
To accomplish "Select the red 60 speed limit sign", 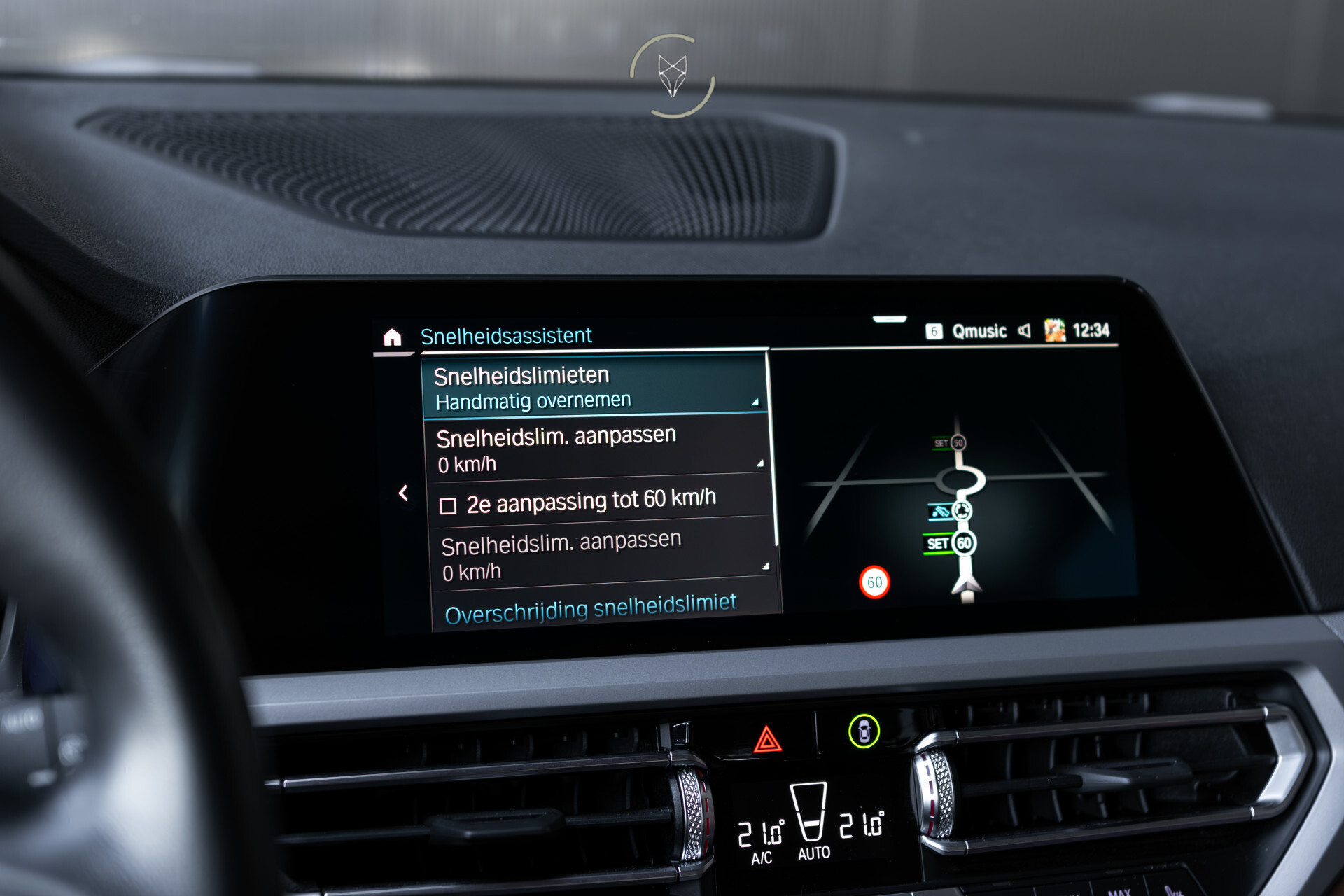I will (874, 581).
